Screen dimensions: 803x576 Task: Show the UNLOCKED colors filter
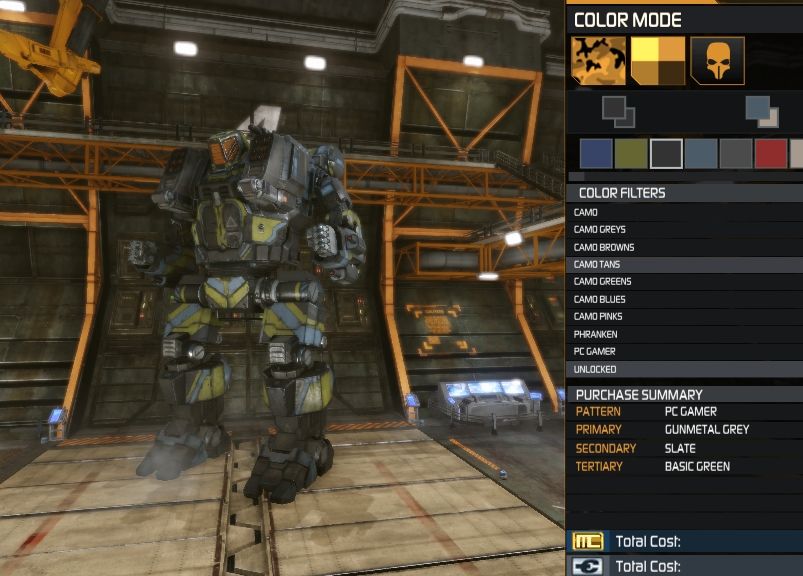(x=595, y=369)
